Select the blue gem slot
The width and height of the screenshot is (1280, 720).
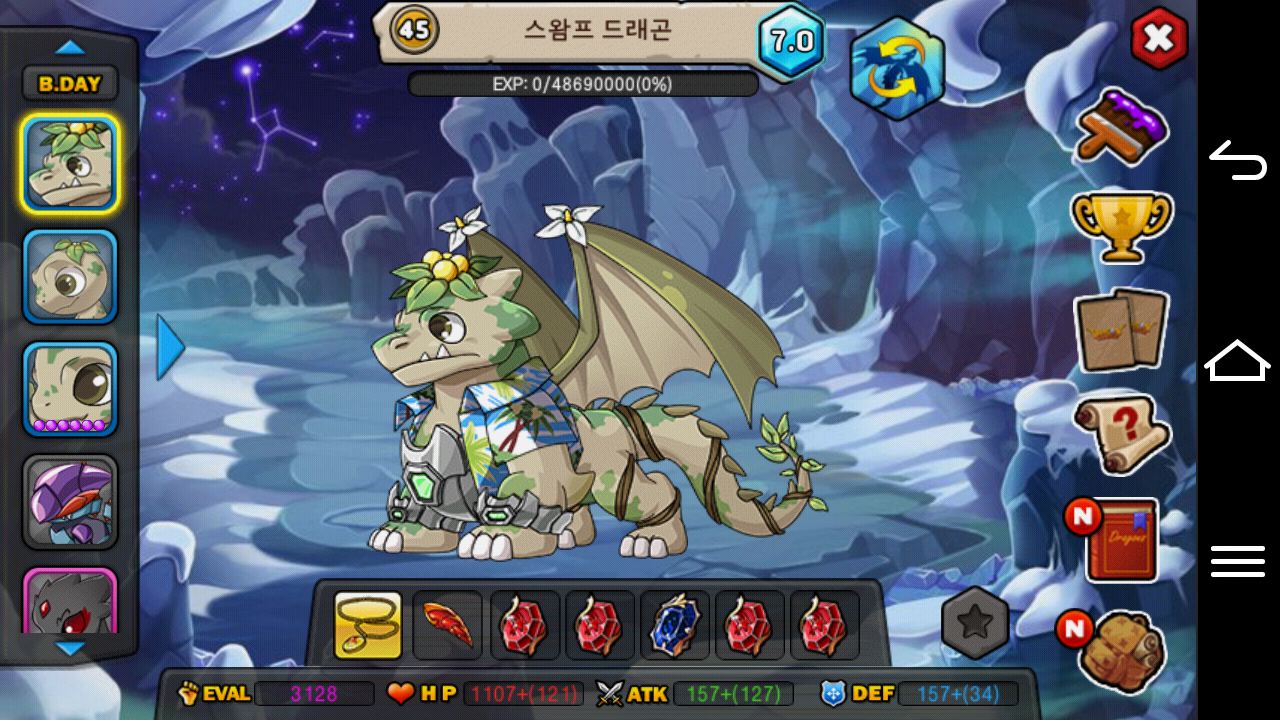(675, 626)
